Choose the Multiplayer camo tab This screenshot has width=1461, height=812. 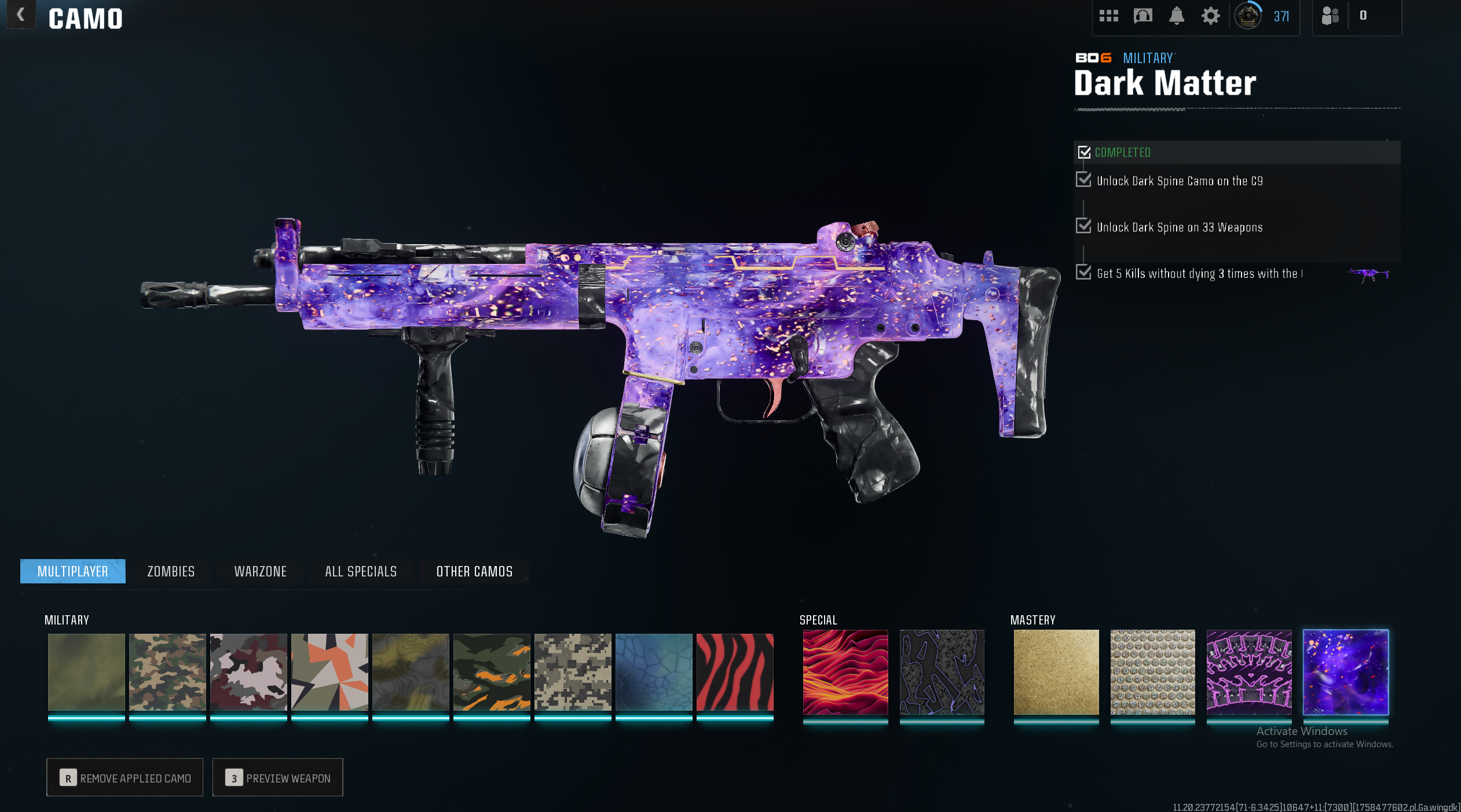pos(73,571)
